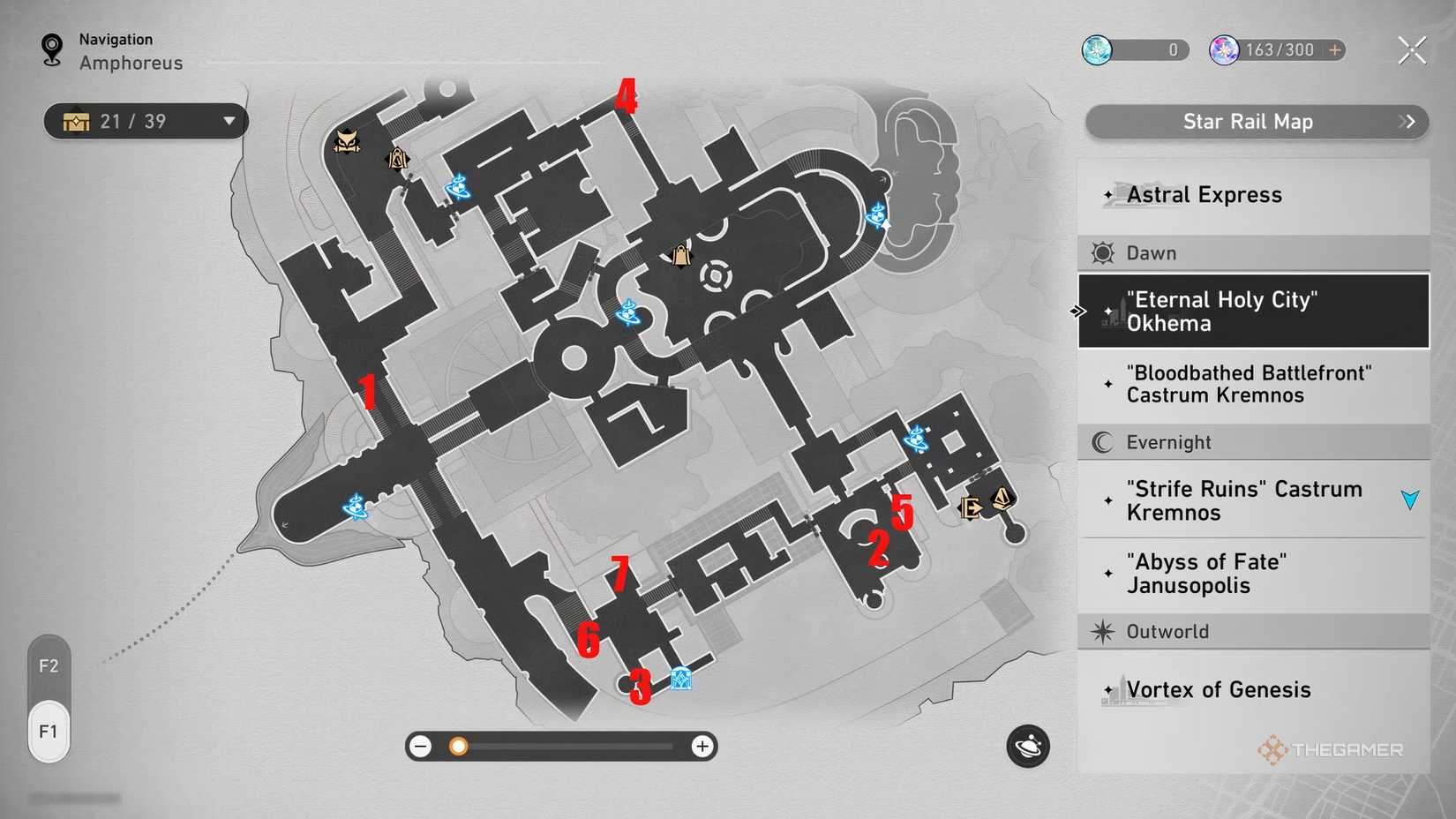Switch to floor F1
The height and width of the screenshot is (819, 1456).
(49, 731)
